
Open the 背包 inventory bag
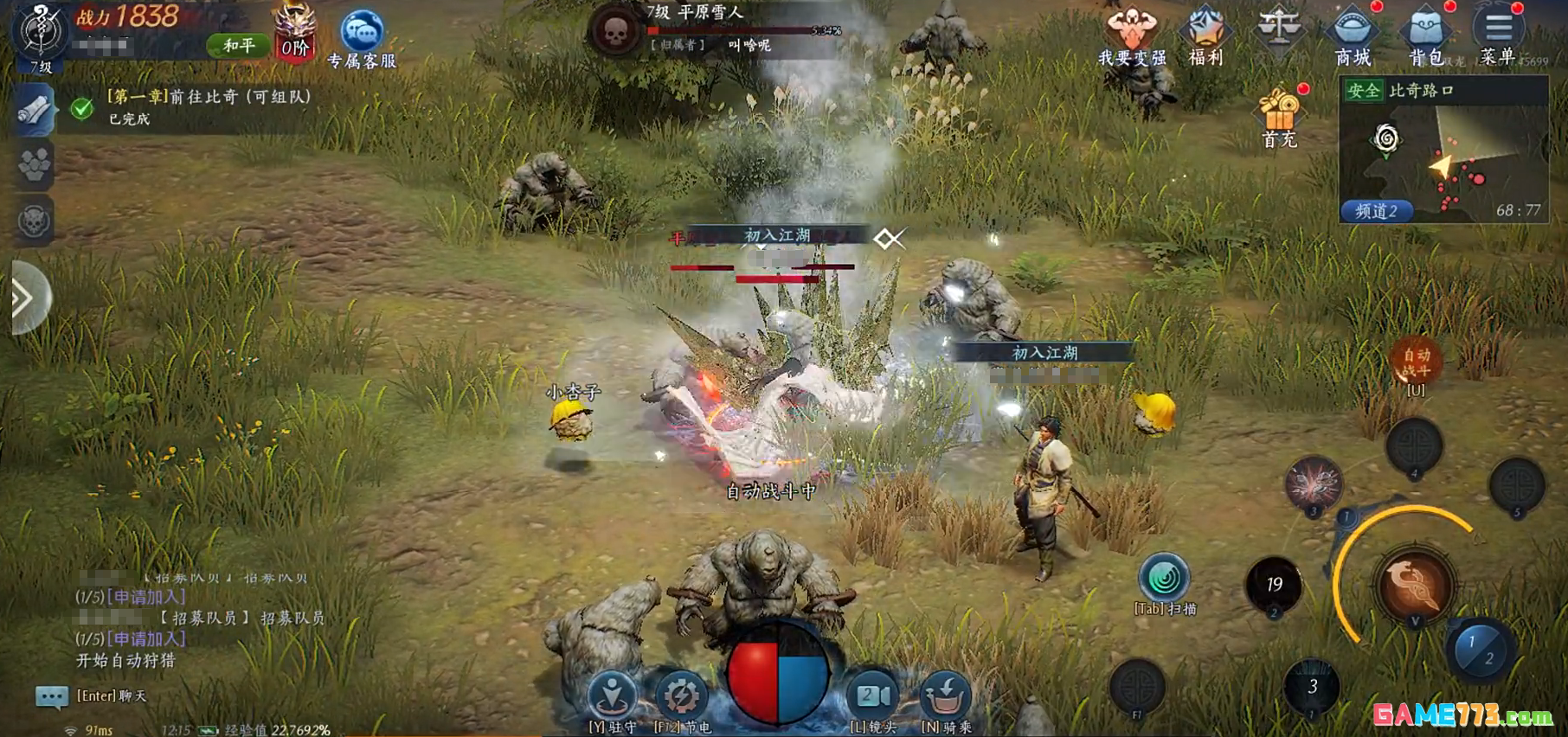click(1425, 35)
